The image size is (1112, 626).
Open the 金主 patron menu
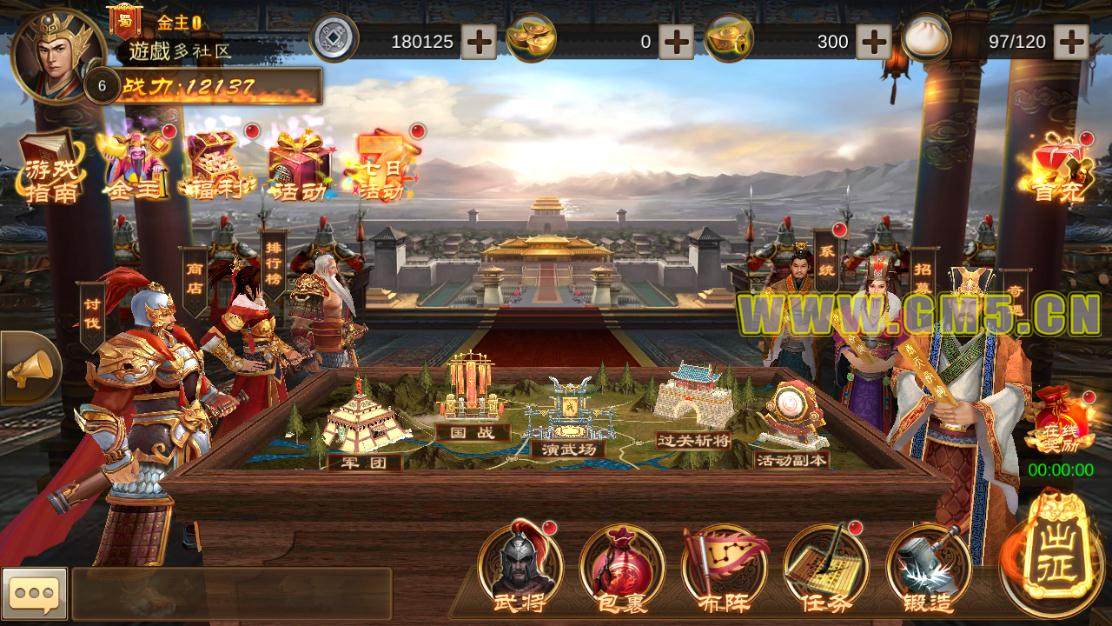tap(134, 166)
